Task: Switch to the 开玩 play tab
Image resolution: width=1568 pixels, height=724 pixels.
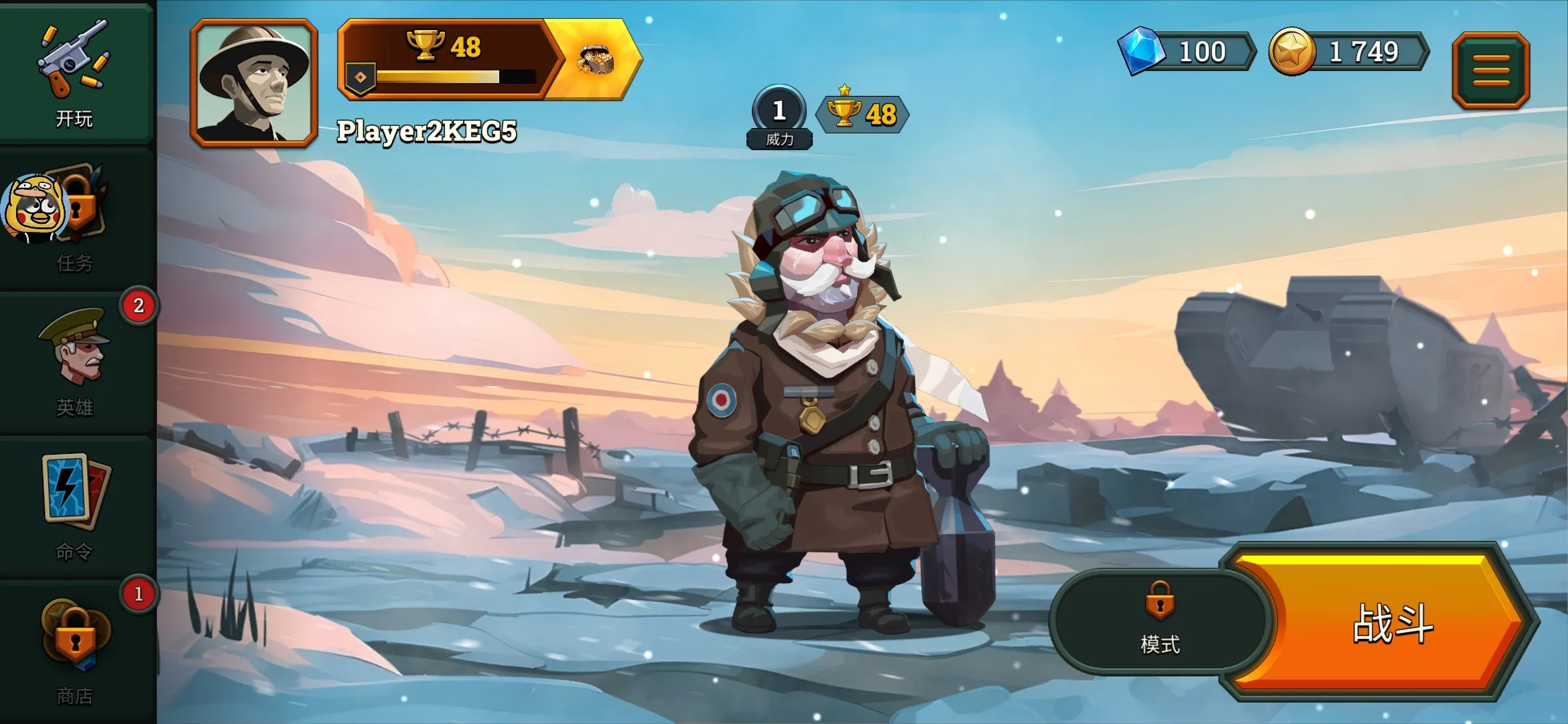Action: click(x=75, y=74)
